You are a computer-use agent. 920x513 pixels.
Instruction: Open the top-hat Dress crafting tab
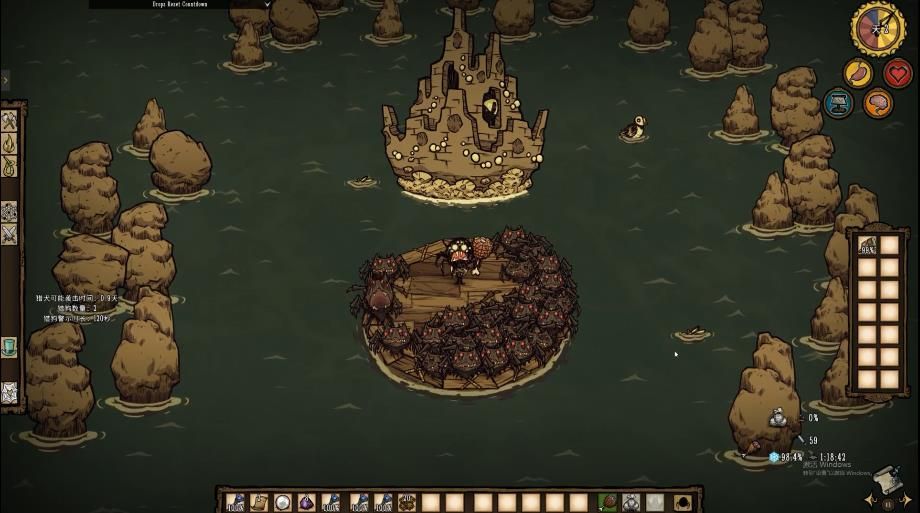pyautogui.click(x=9, y=346)
